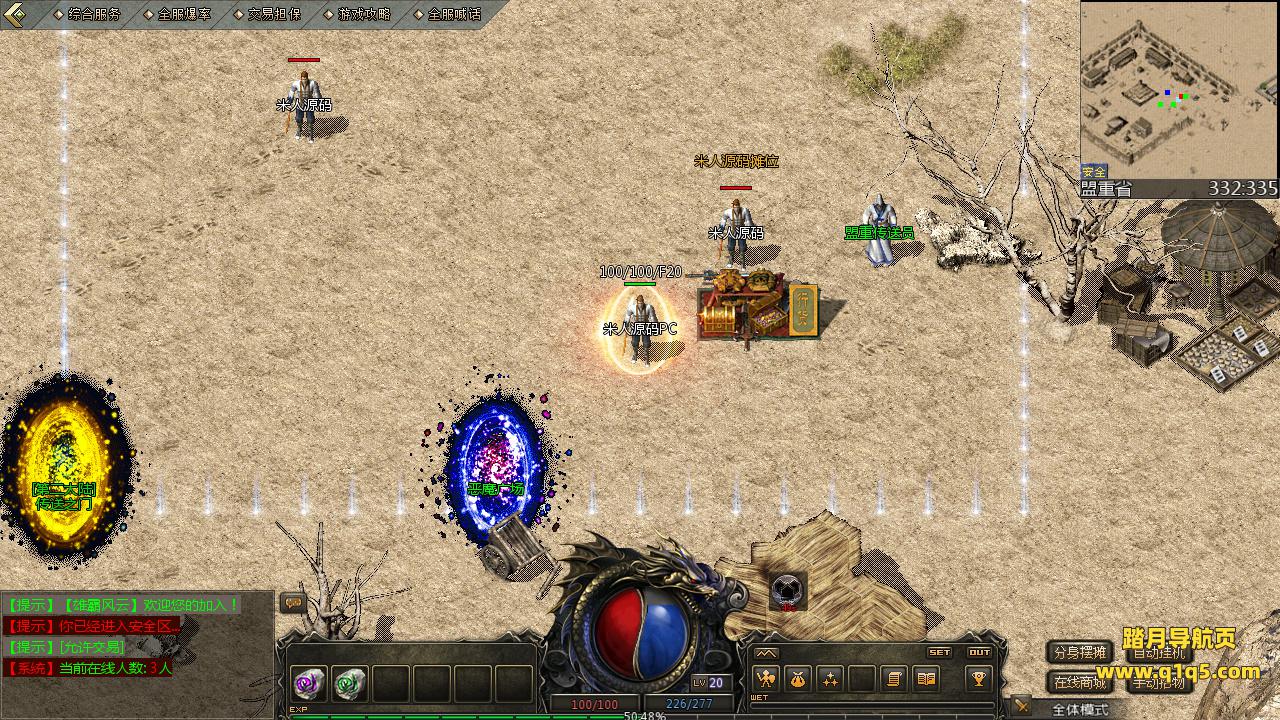Collapse the top menu with the arrow button
The image size is (1280, 720).
point(14,14)
